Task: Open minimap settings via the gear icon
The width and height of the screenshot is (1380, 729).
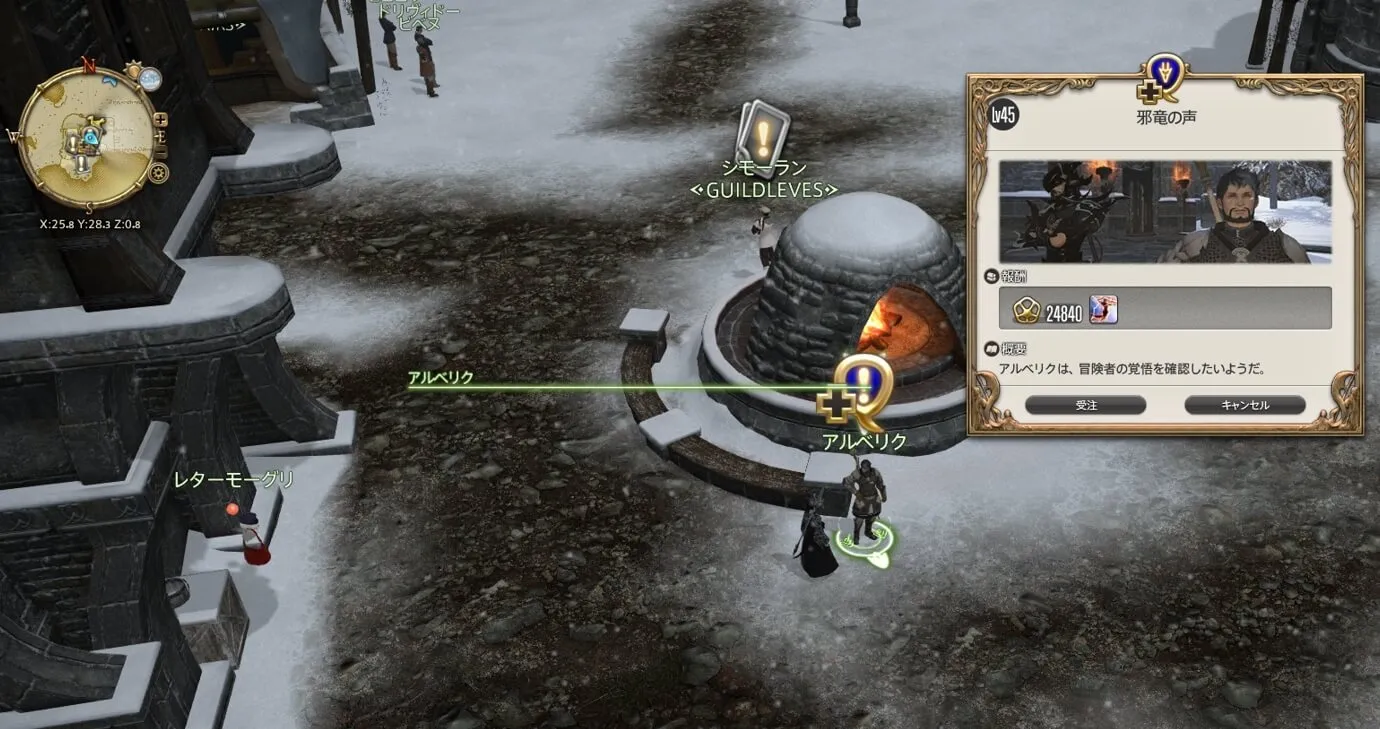Action: pyautogui.click(x=158, y=172)
